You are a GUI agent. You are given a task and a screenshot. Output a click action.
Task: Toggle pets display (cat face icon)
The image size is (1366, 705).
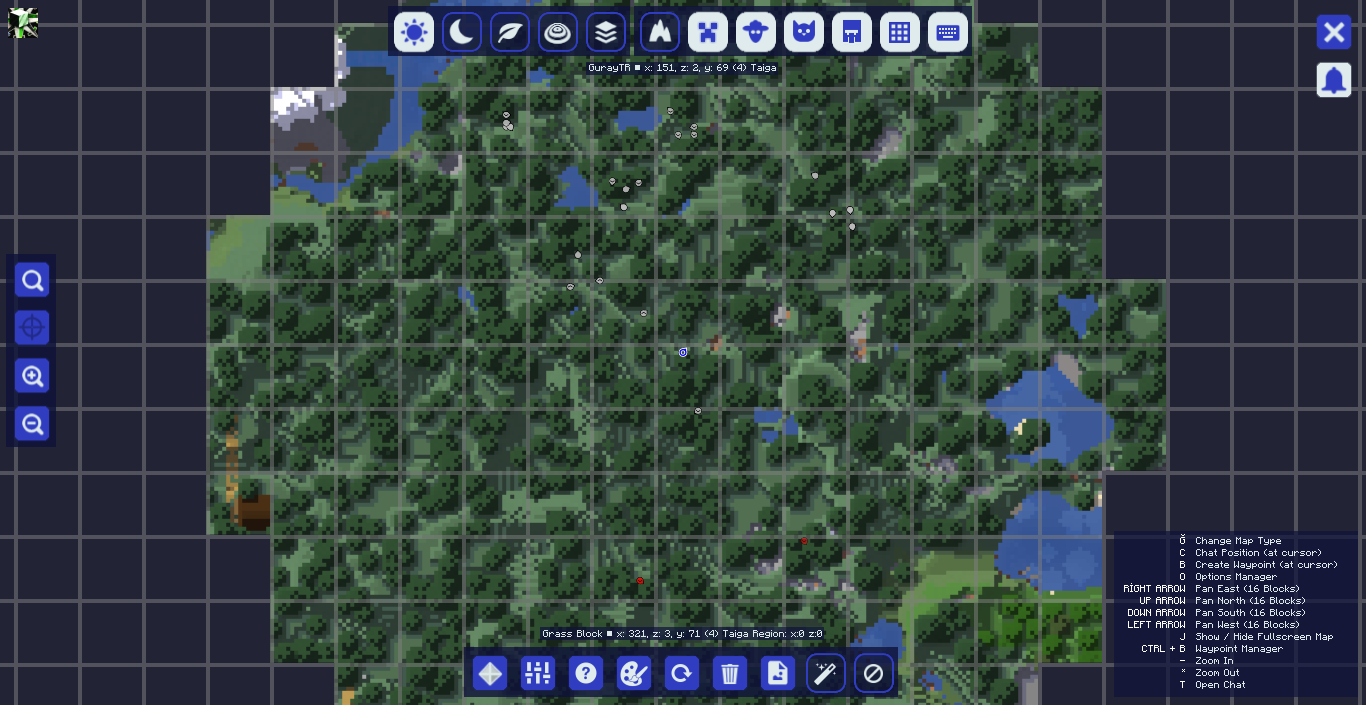pyautogui.click(x=803, y=32)
